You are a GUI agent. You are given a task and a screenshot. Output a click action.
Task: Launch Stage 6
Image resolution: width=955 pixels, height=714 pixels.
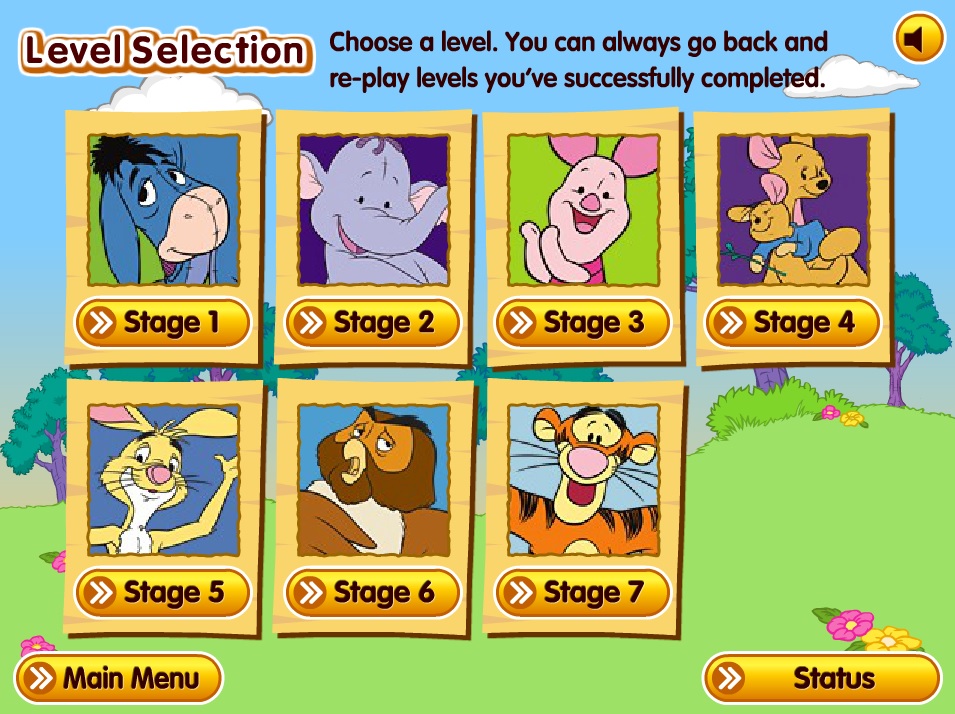point(372,592)
